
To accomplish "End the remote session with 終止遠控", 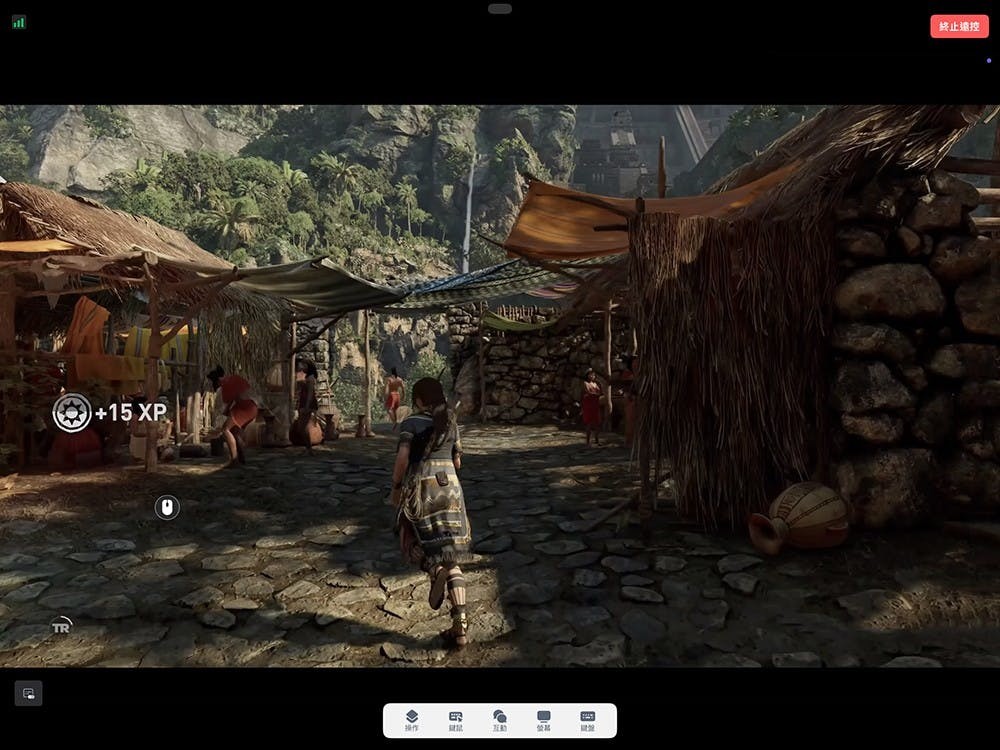I will 958,27.
